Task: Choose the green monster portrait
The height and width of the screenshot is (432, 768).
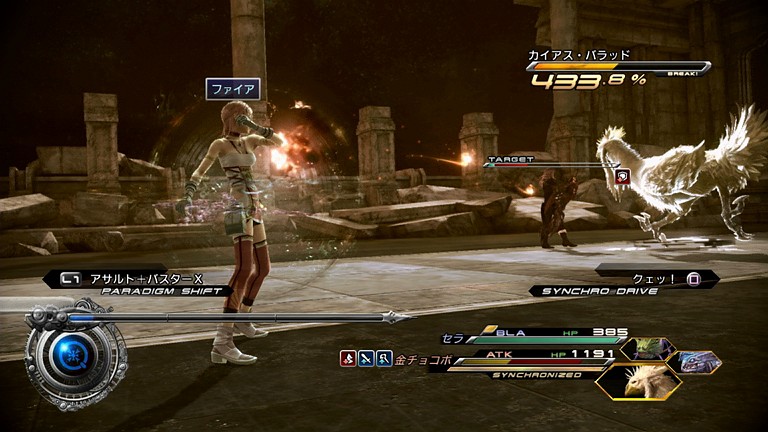Action: (646, 349)
